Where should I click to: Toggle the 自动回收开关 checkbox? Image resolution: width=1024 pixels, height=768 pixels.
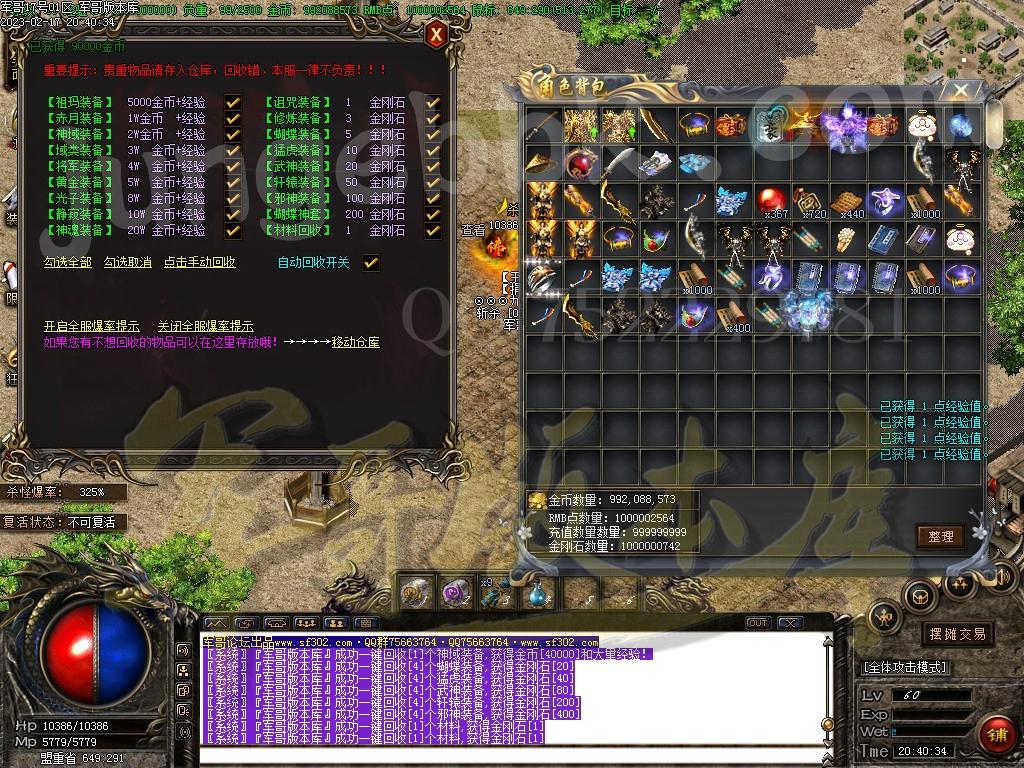[371, 263]
